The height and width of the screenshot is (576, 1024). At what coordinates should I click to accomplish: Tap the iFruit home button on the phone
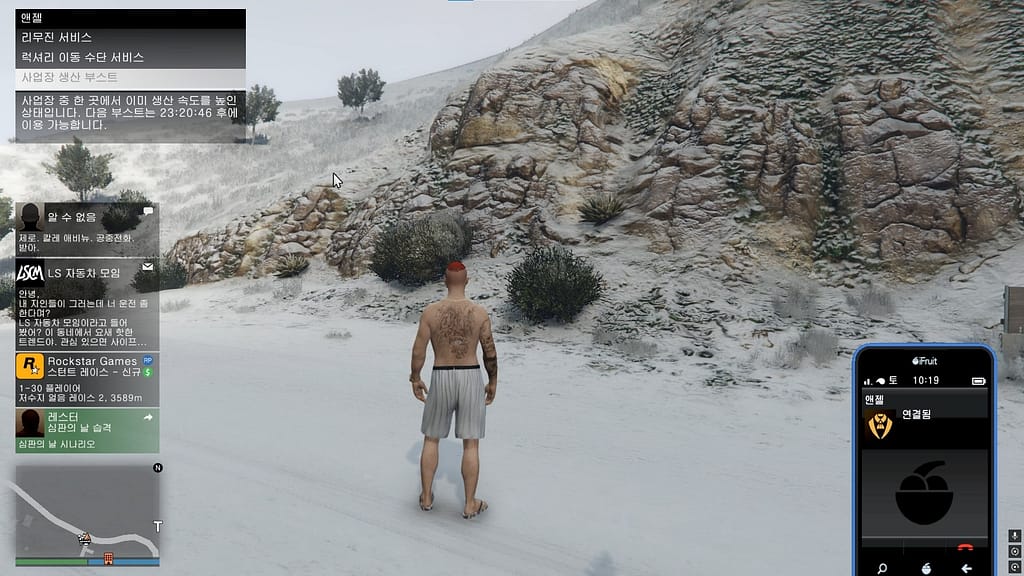[x=925, y=568]
